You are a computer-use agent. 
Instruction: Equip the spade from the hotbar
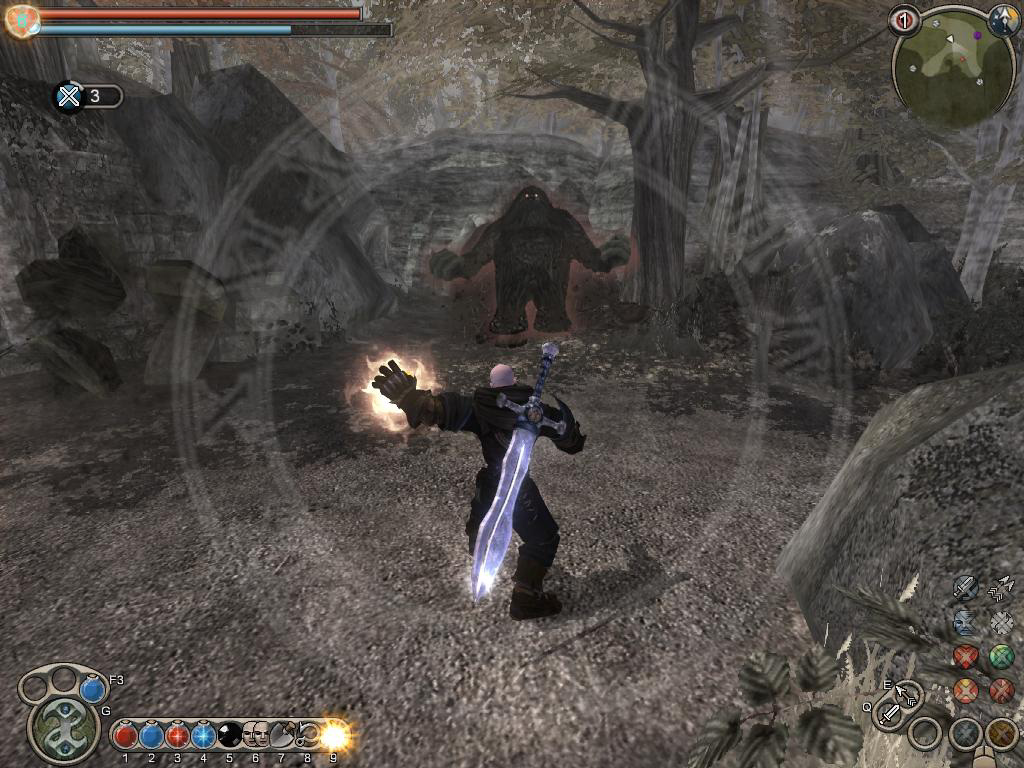[281, 737]
